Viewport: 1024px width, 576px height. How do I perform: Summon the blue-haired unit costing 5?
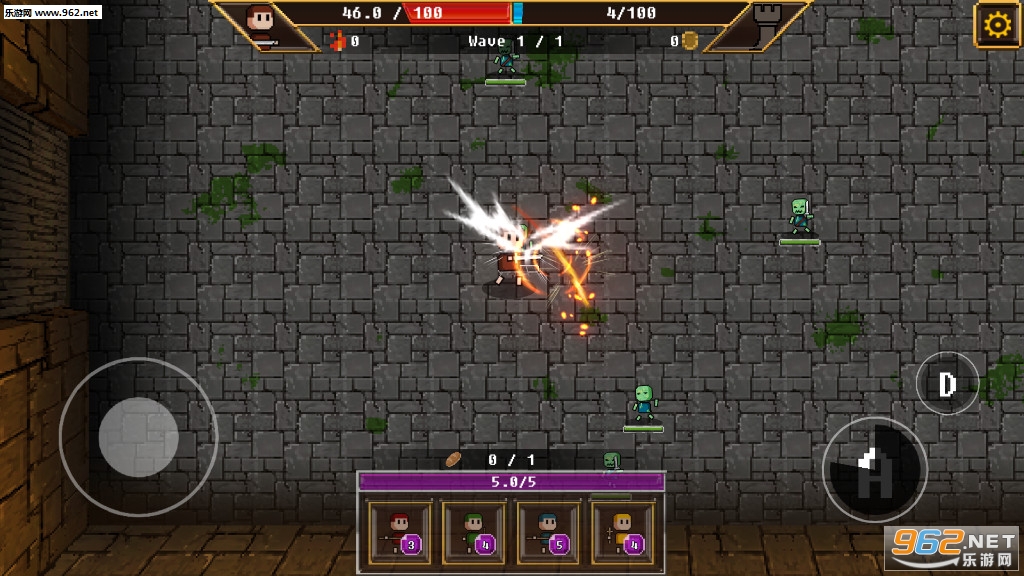548,532
